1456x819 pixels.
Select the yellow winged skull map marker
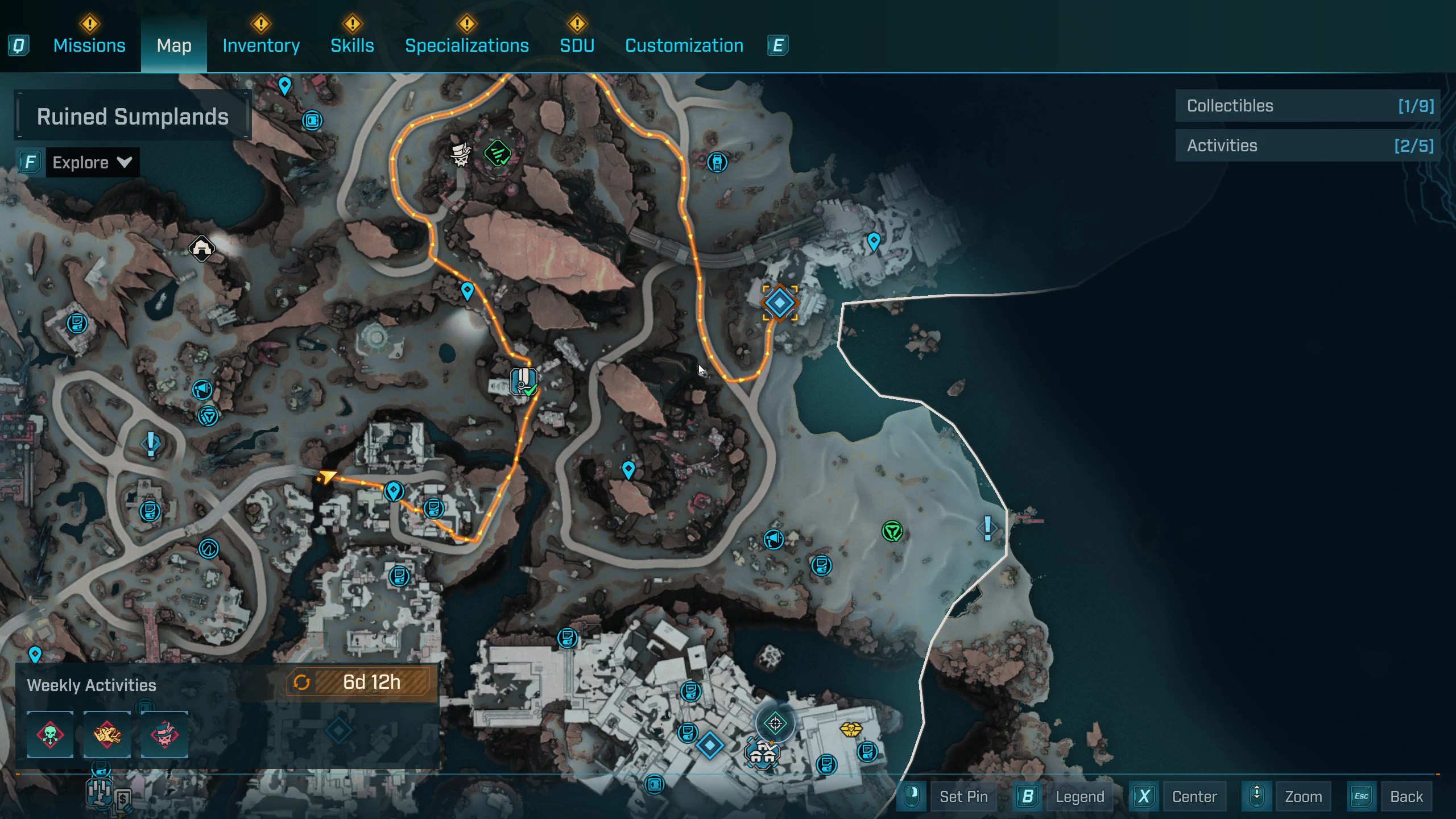pyautogui.click(x=851, y=729)
